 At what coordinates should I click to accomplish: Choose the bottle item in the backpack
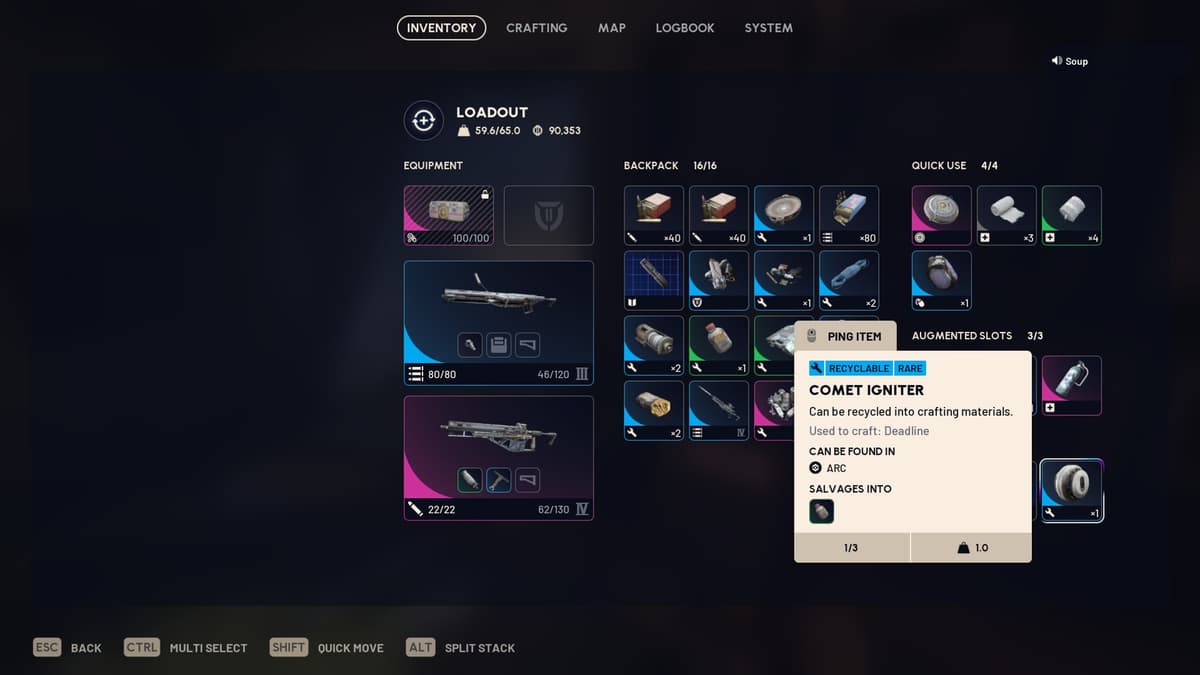pyautogui.click(x=718, y=345)
